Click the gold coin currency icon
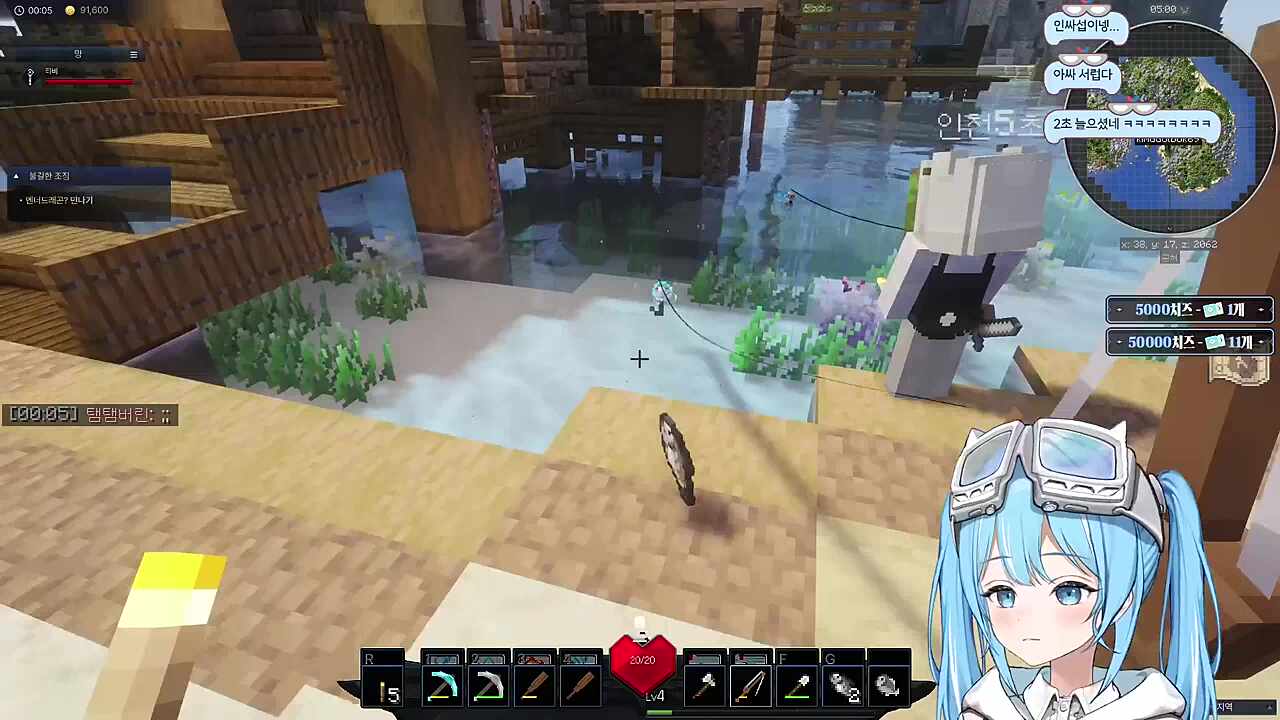This screenshot has width=1280, height=720. [70, 10]
